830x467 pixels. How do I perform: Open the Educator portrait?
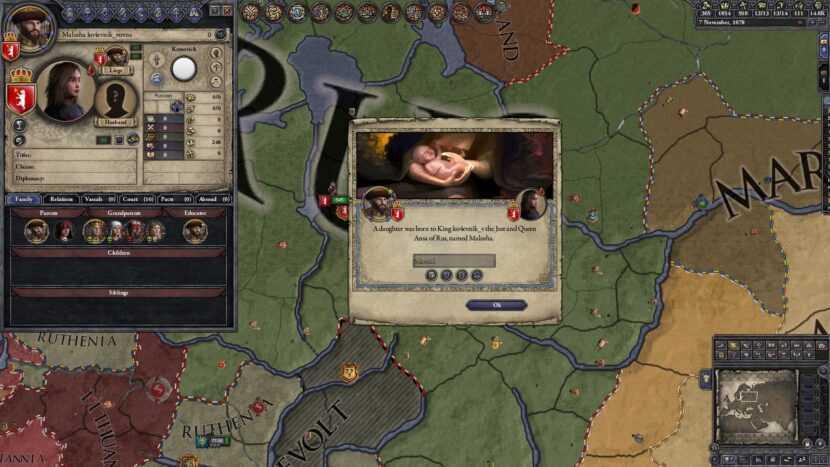[195, 230]
